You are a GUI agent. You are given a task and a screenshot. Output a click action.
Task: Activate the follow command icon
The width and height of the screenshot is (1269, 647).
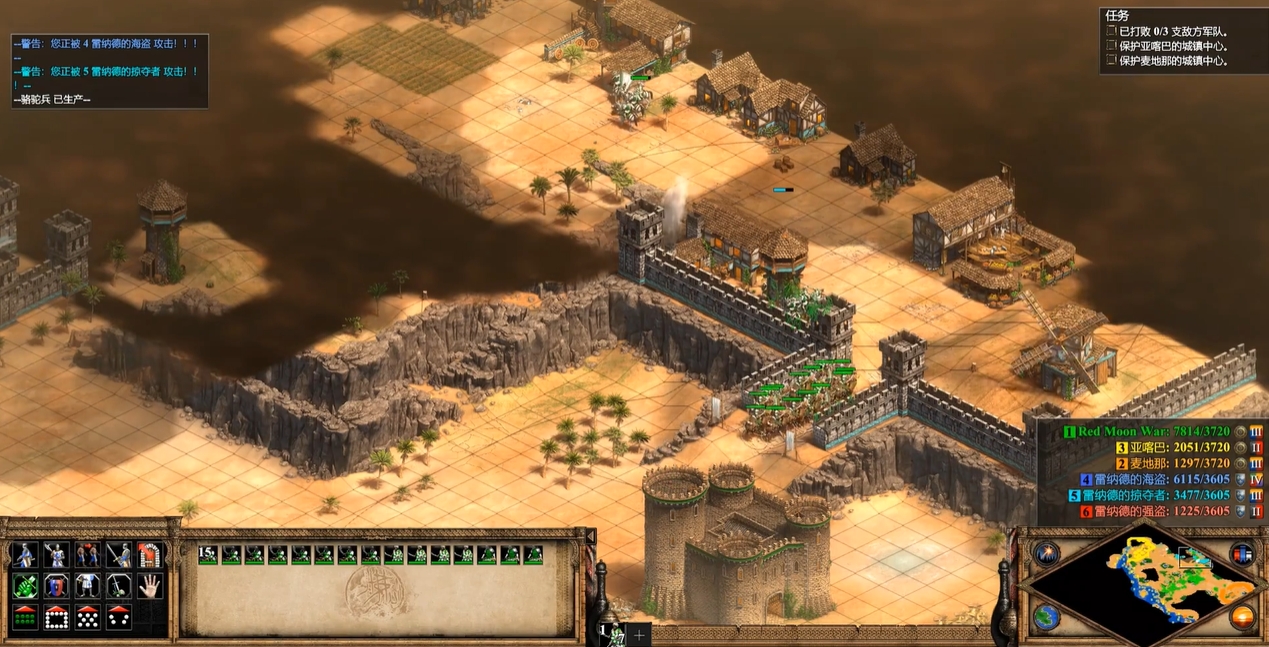click(88, 556)
